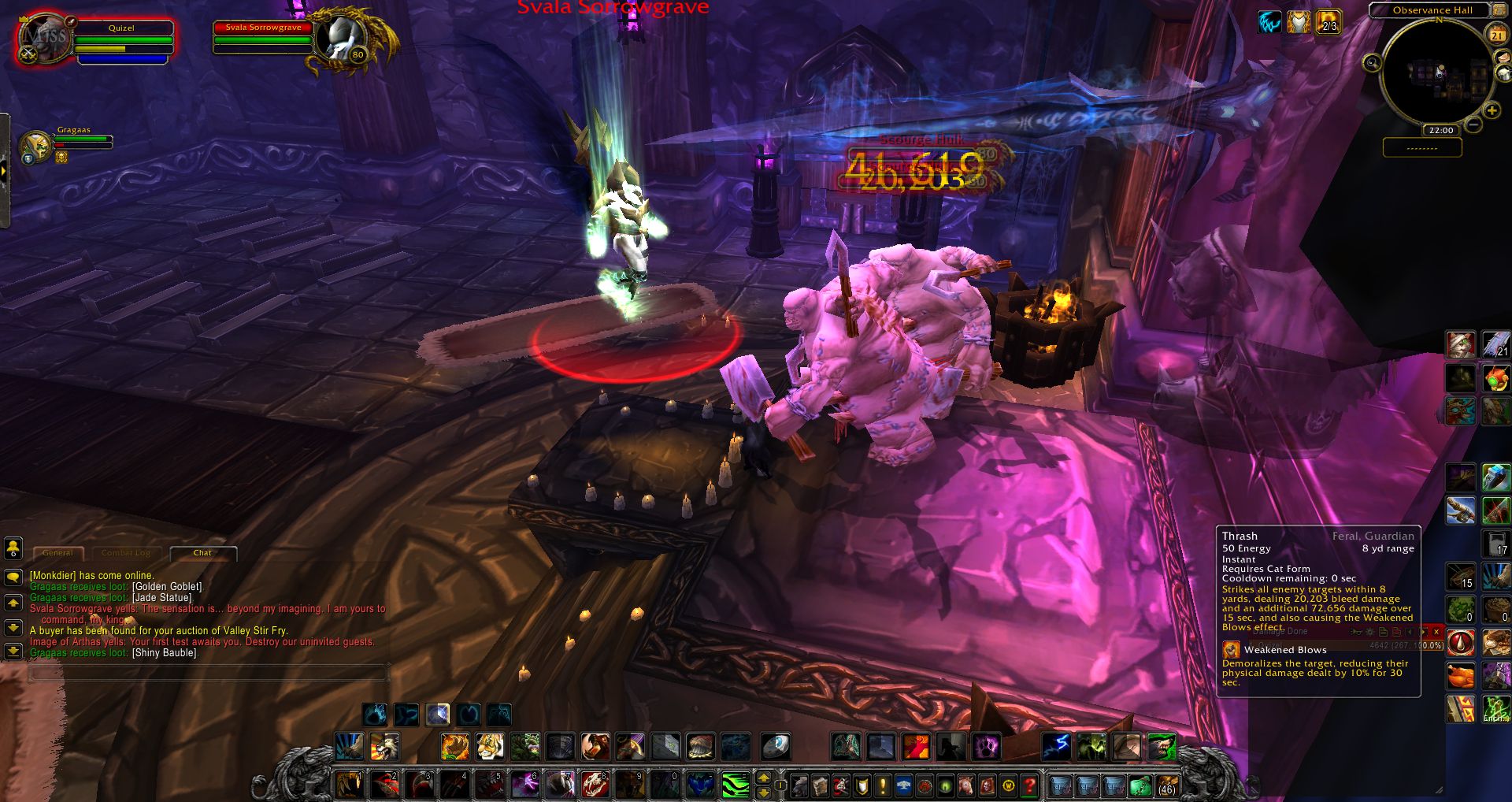Activate the green tiger-stripe ability

[735, 785]
